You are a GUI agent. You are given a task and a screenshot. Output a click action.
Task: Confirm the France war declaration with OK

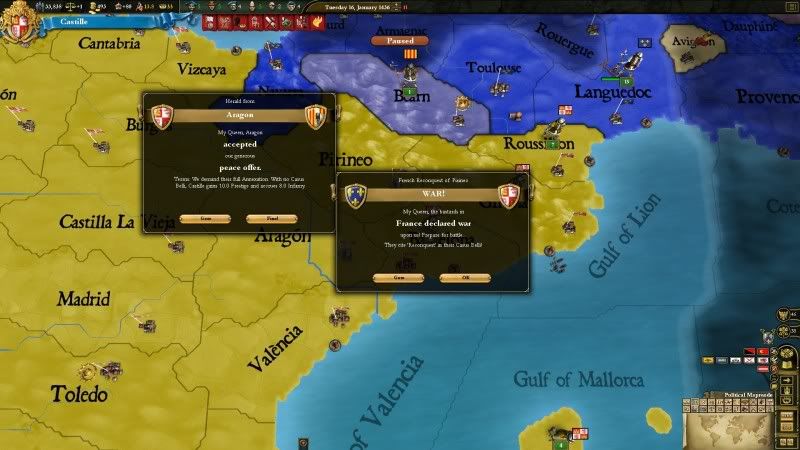464,278
